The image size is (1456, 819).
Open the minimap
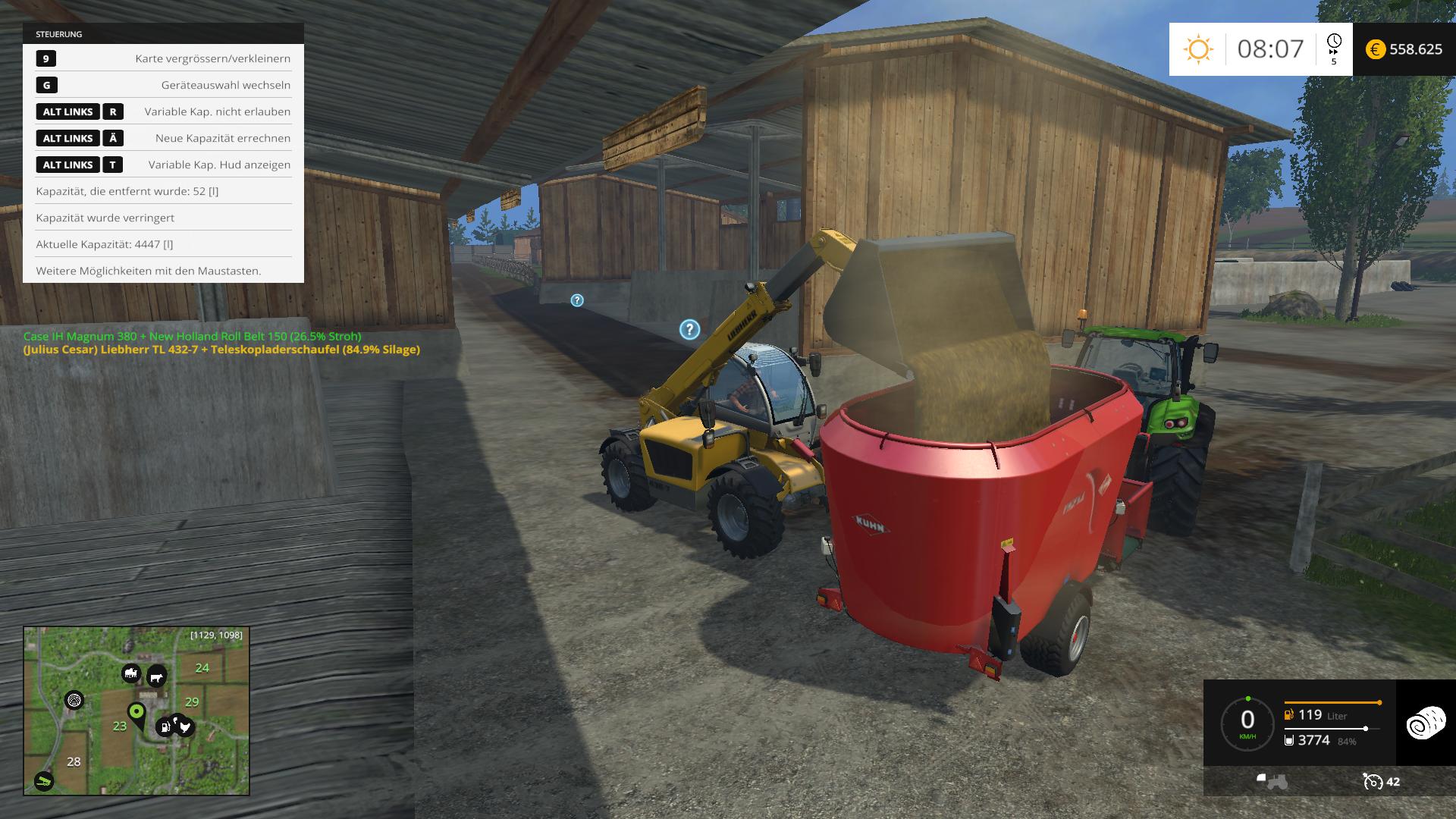tap(136, 711)
